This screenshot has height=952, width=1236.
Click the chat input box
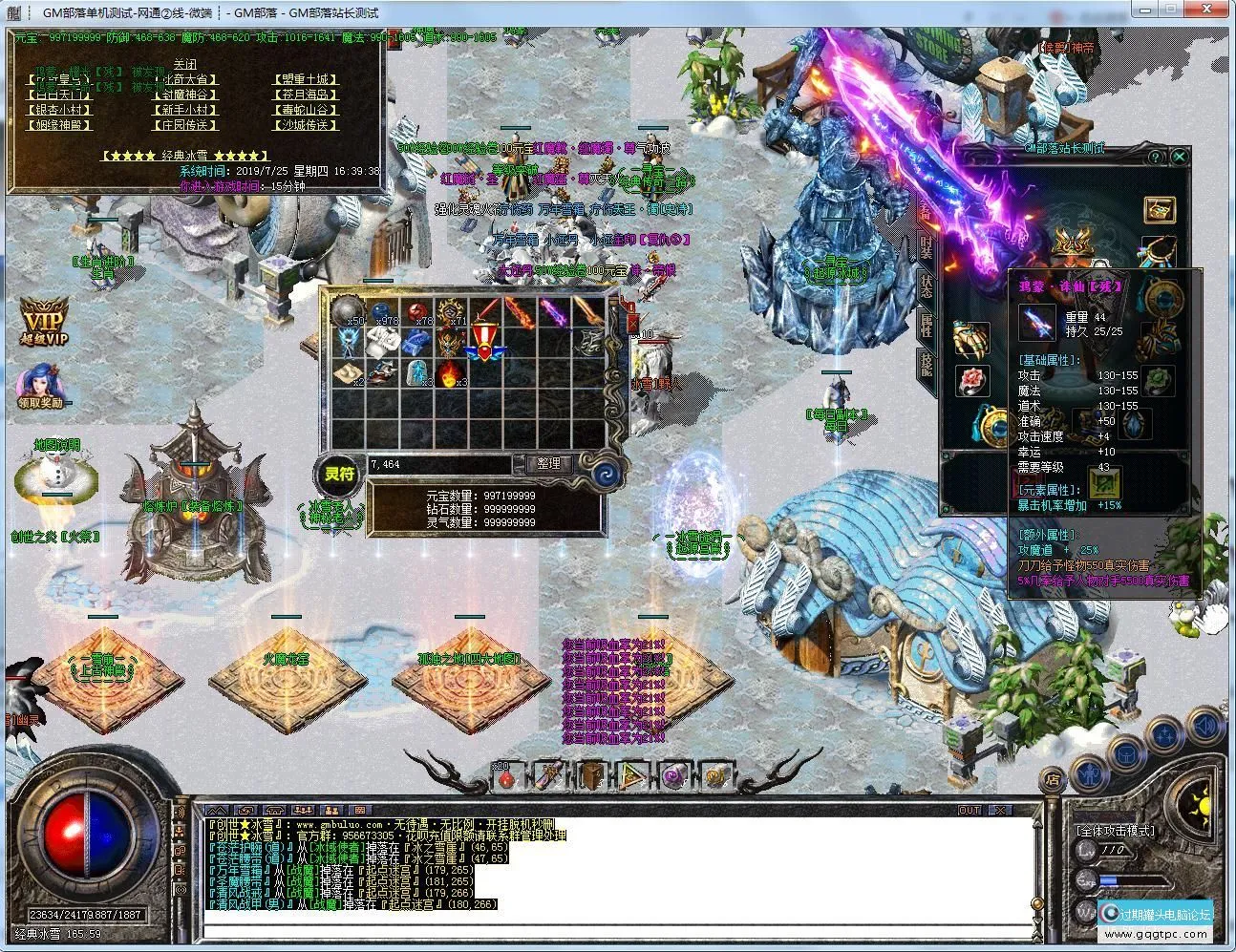(x=619, y=928)
